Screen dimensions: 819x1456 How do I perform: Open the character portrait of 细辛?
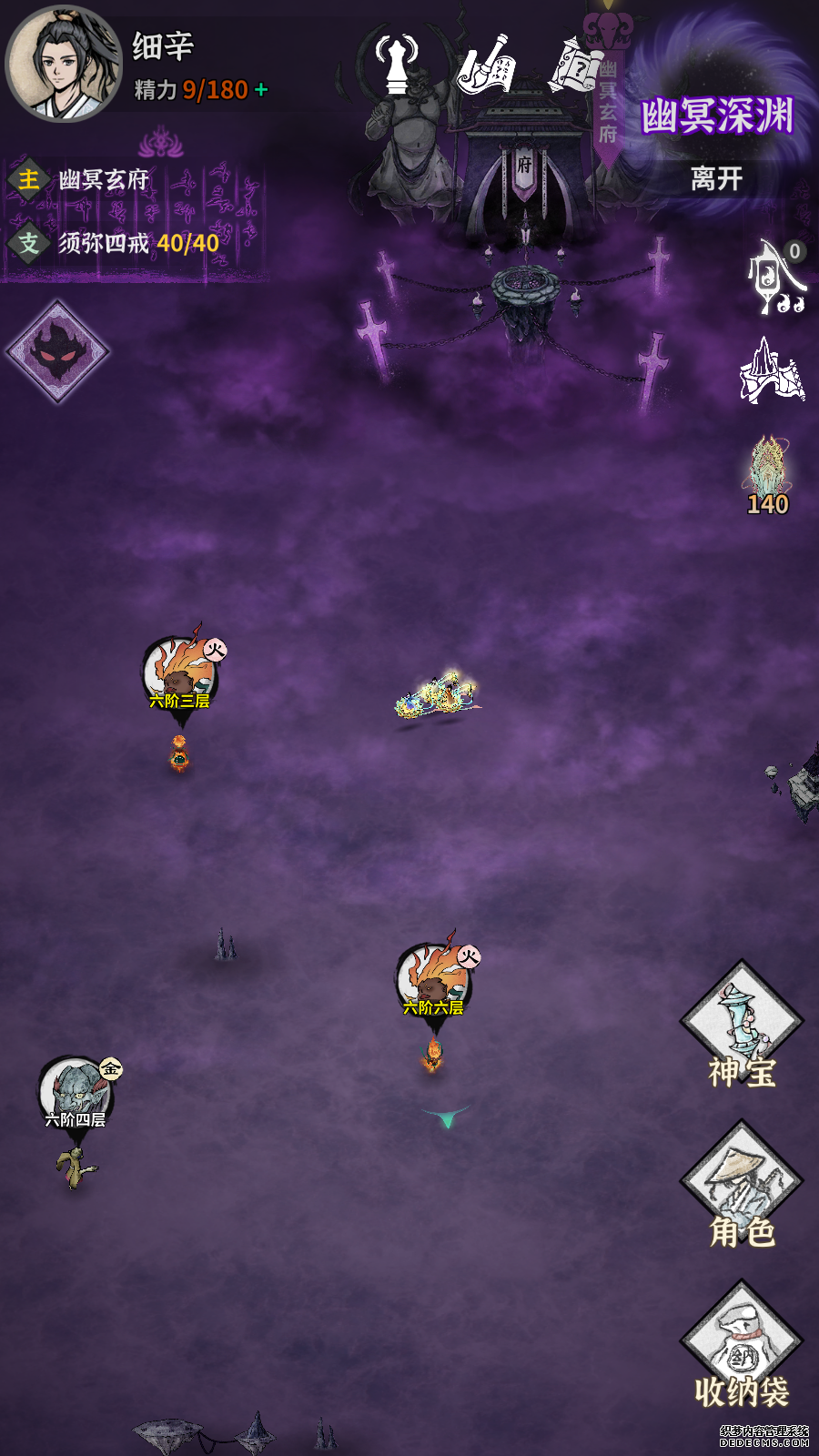point(64,64)
